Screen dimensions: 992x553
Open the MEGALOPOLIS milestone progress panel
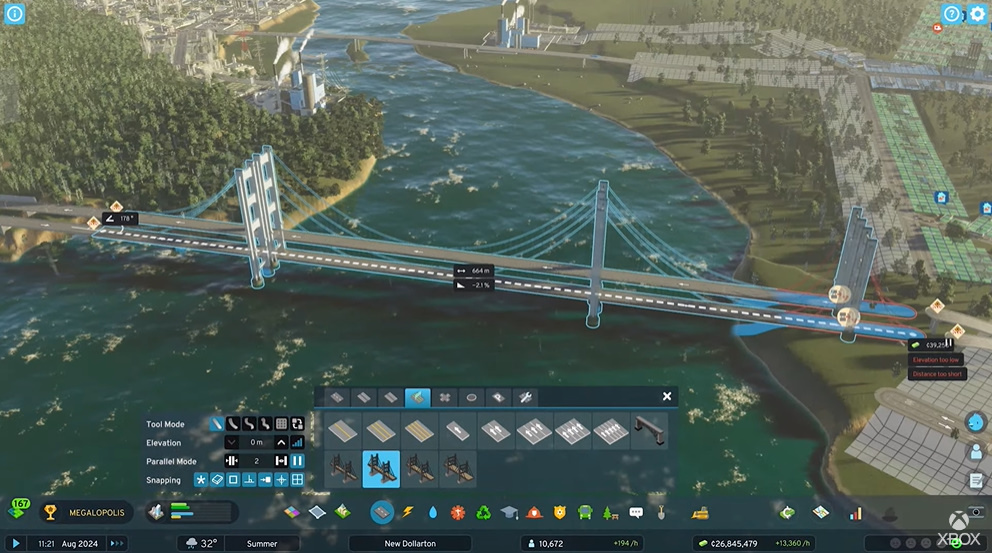coord(85,513)
